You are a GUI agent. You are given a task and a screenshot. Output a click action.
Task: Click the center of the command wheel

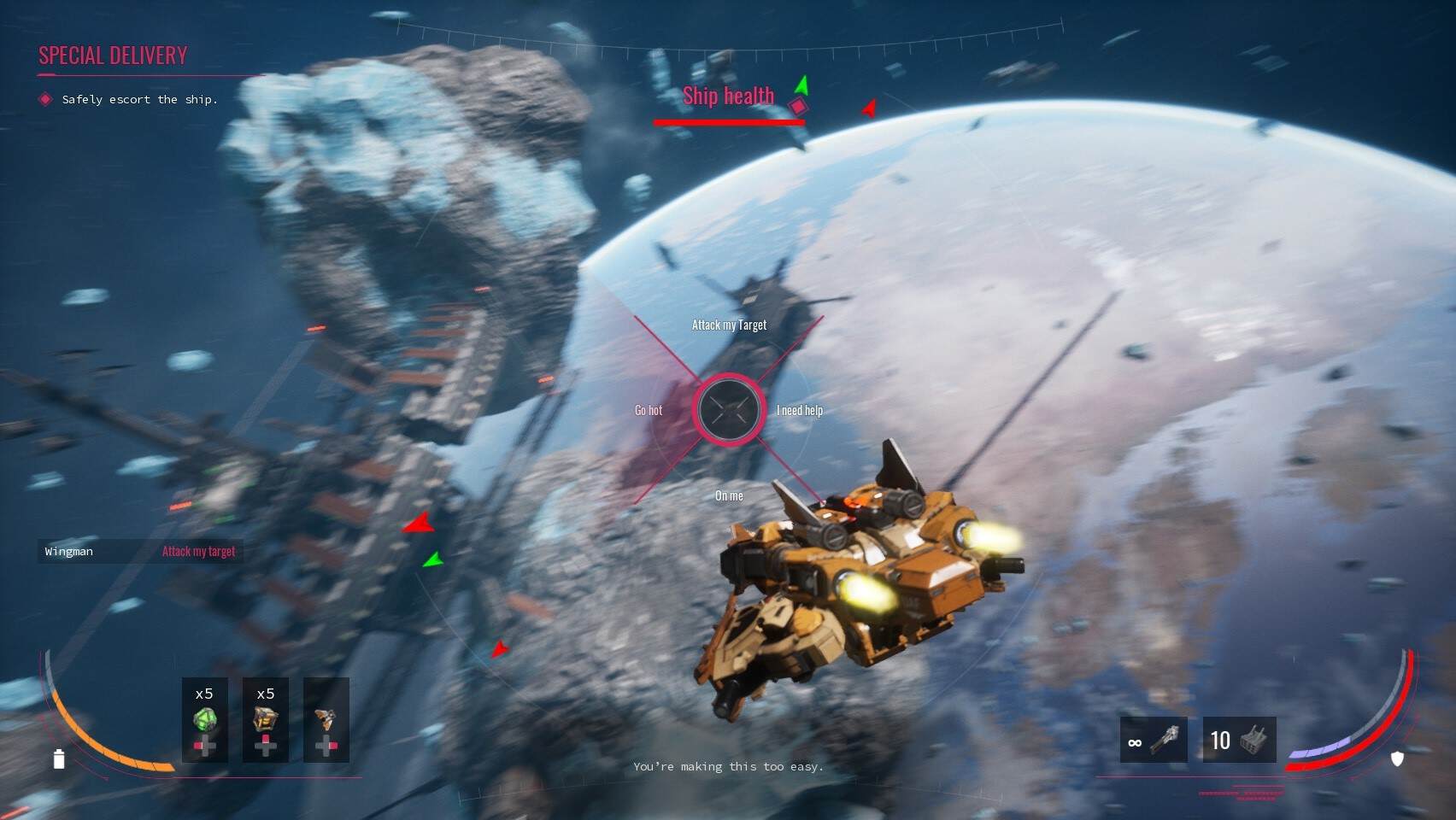[x=729, y=410]
